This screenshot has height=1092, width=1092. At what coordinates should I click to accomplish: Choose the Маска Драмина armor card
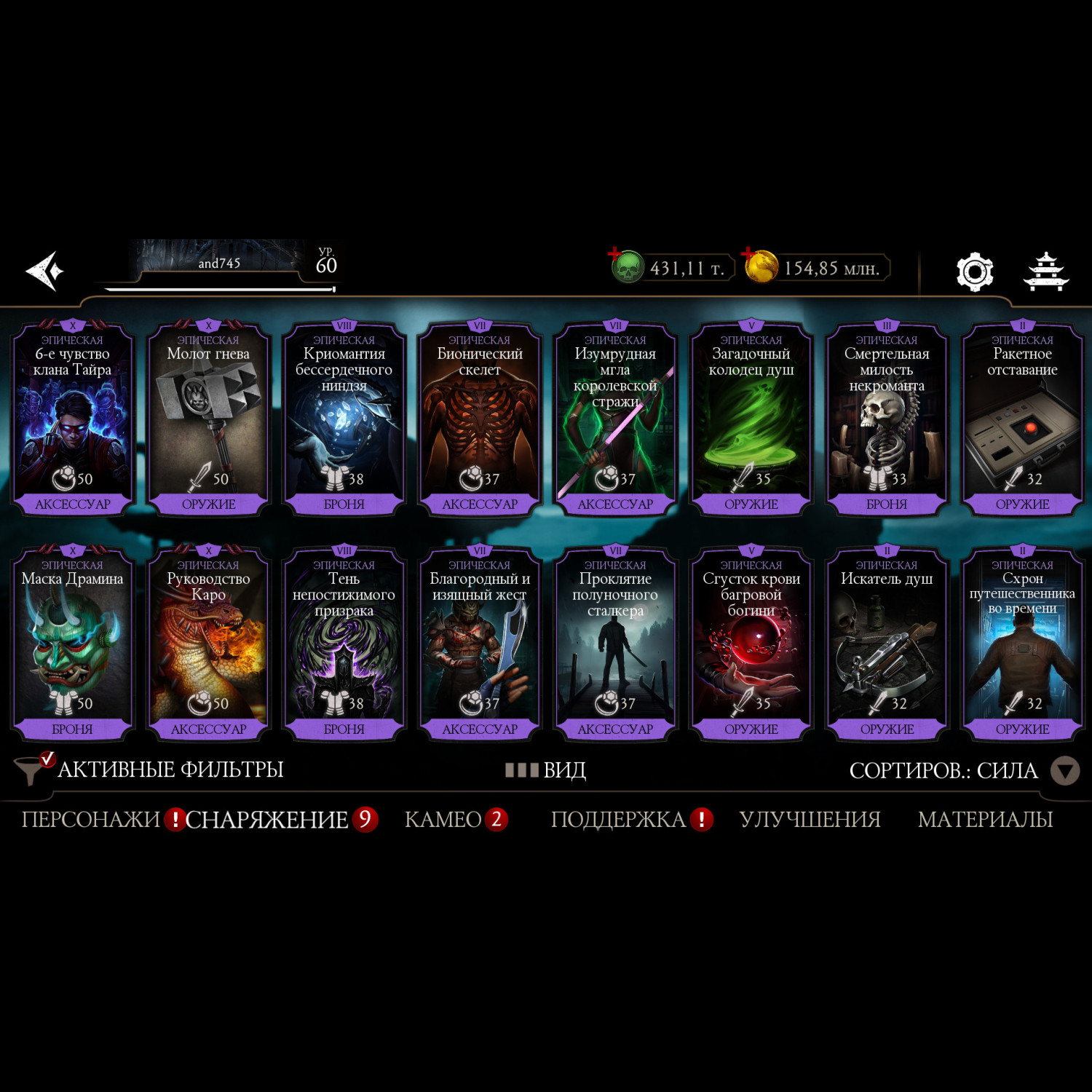click(x=72, y=644)
